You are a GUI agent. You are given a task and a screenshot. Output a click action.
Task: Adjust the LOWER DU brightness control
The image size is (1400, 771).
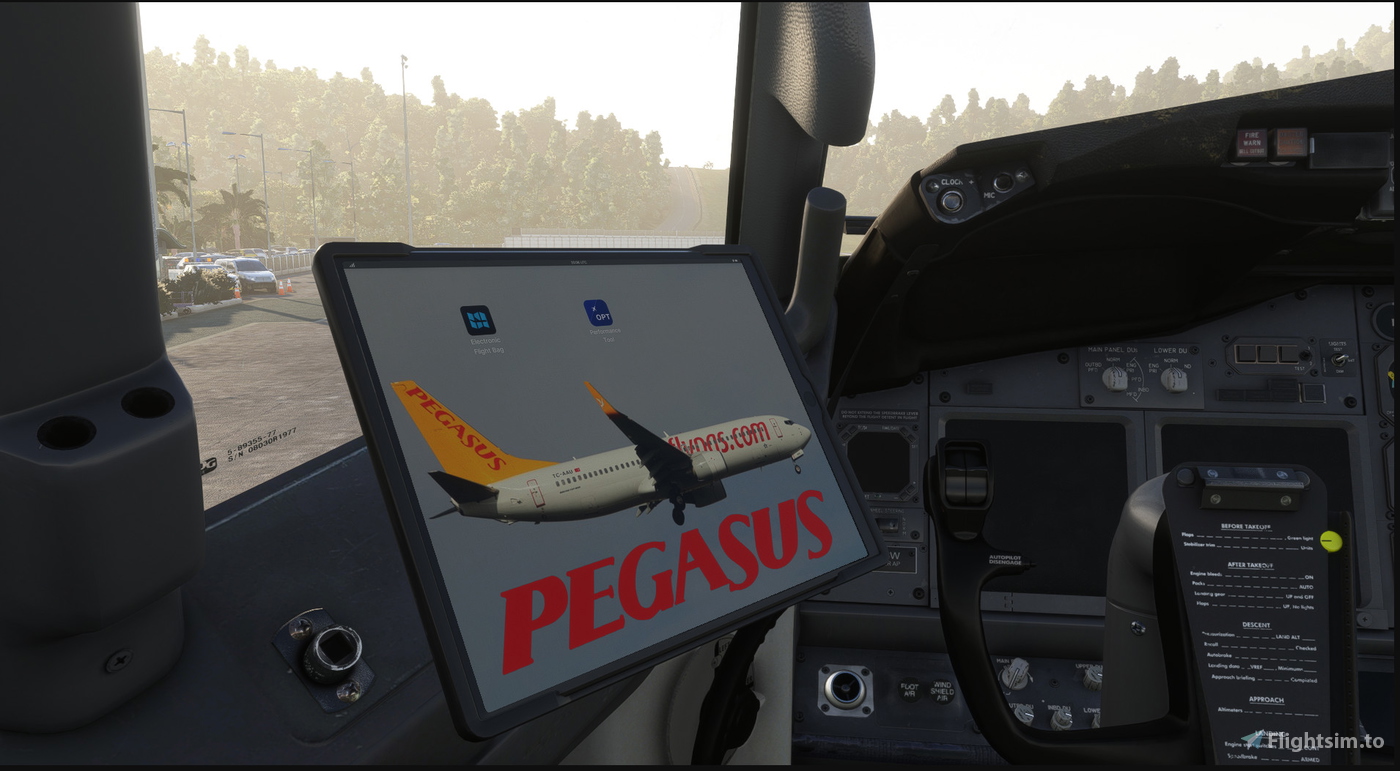[x=1095, y=718]
